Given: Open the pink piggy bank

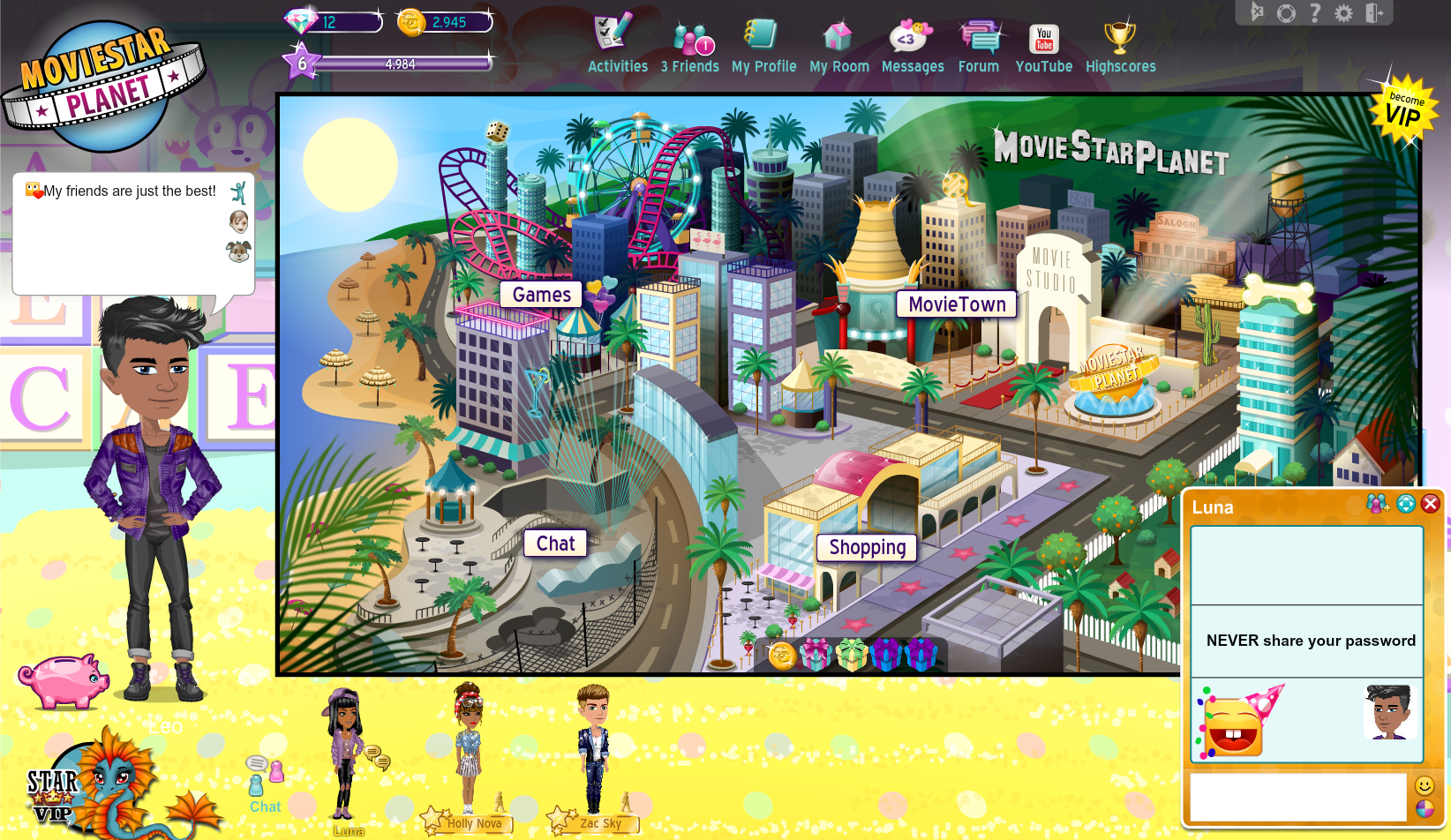Looking at the screenshot, I should point(64,680).
